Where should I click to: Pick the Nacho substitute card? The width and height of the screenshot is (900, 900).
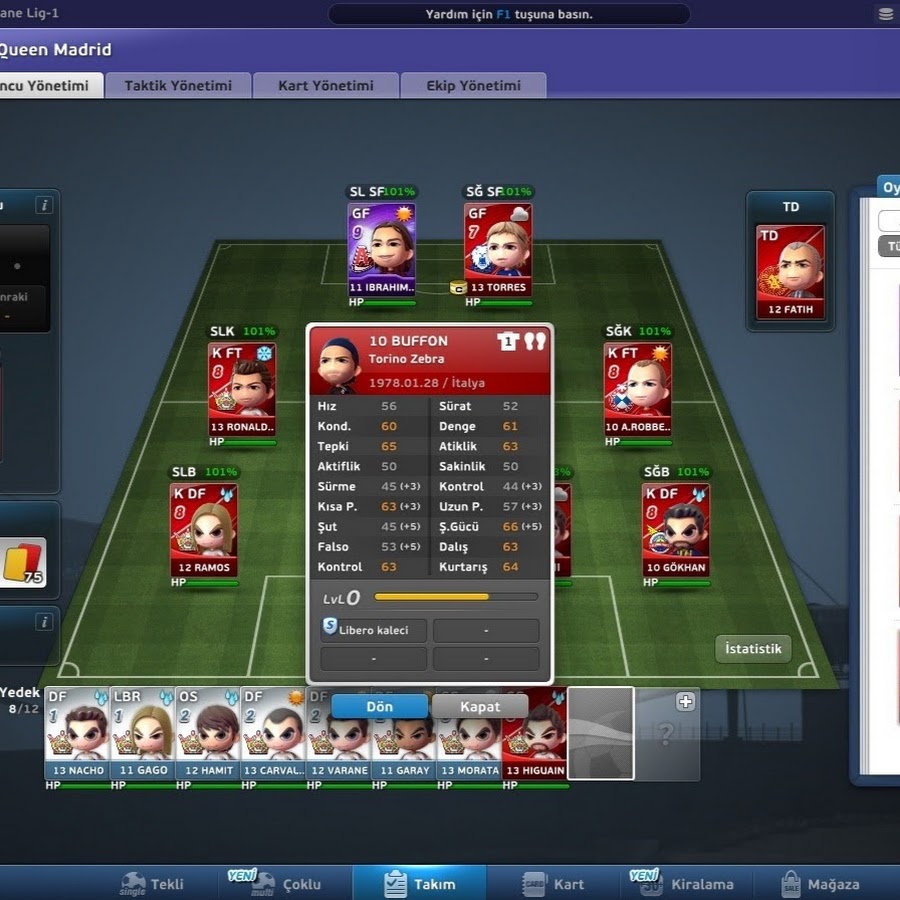click(76, 733)
